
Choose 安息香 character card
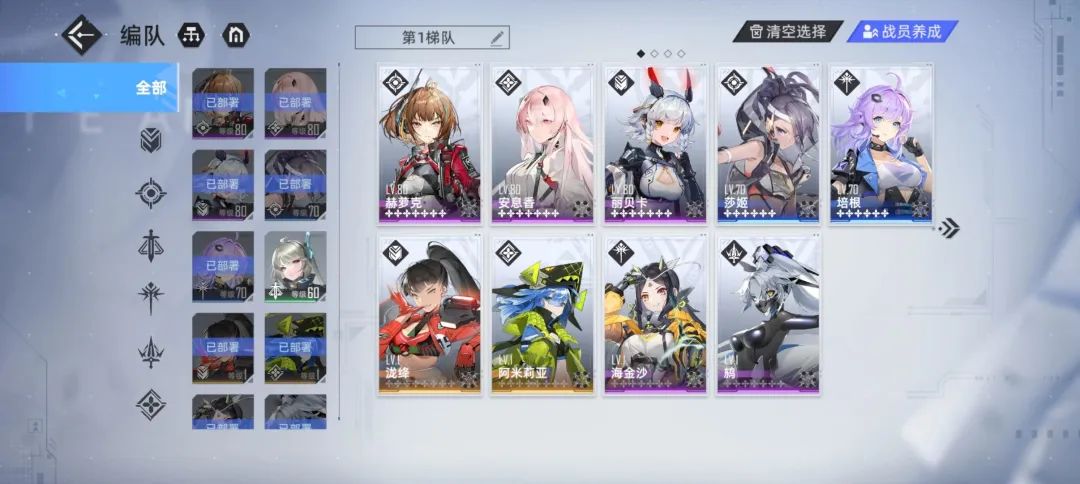(x=542, y=143)
